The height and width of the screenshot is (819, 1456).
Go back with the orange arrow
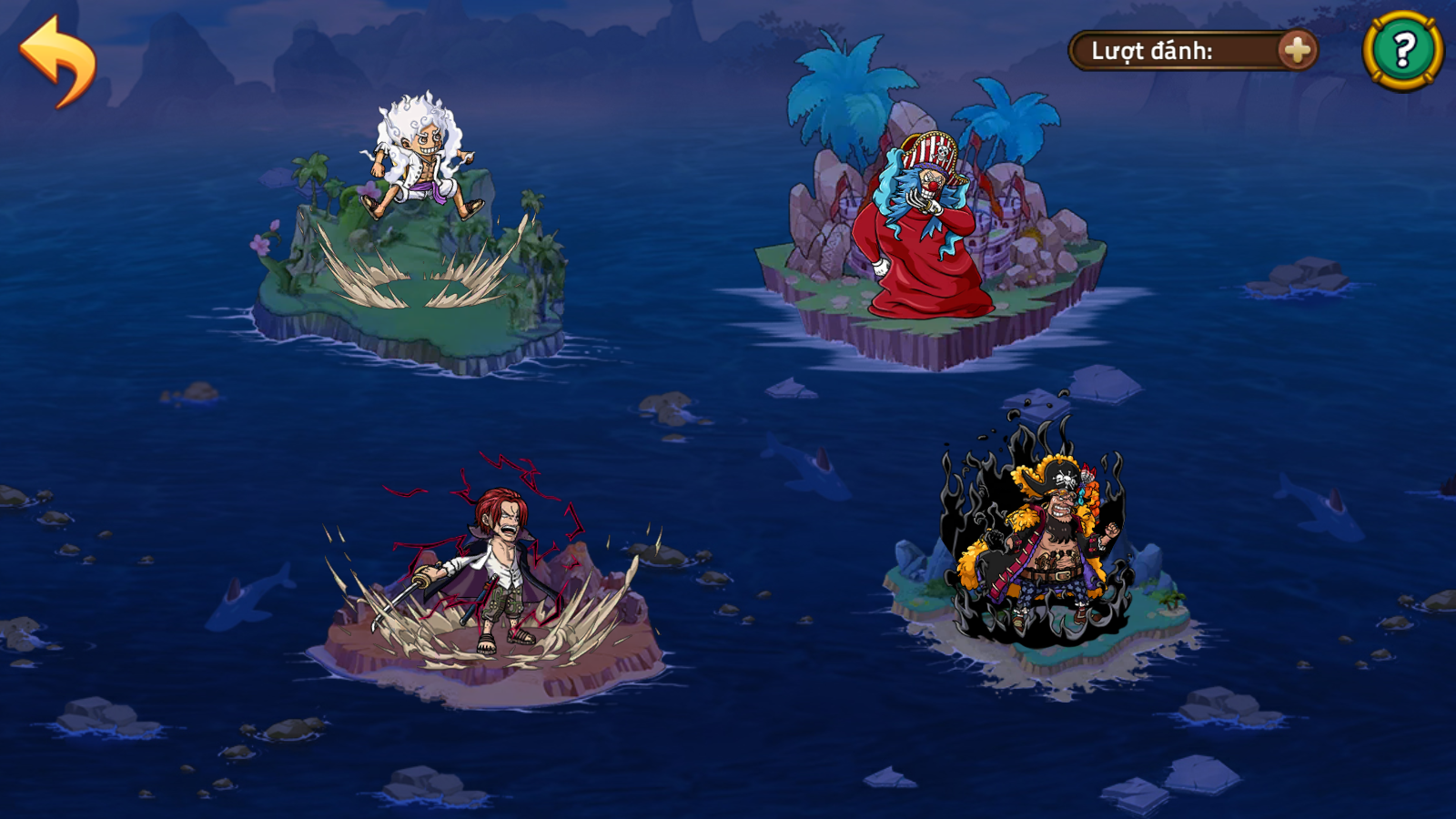pyautogui.click(x=58, y=61)
